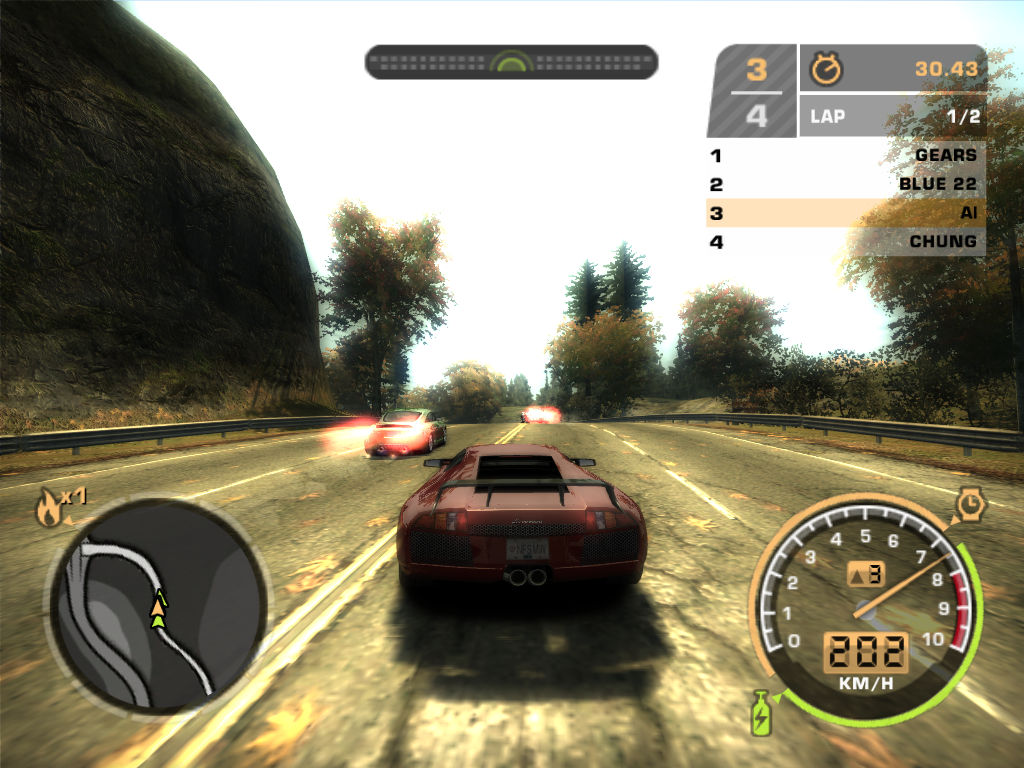1024x768 pixels.
Task: Select the GEARS leaderboard row
Action: tap(846, 156)
